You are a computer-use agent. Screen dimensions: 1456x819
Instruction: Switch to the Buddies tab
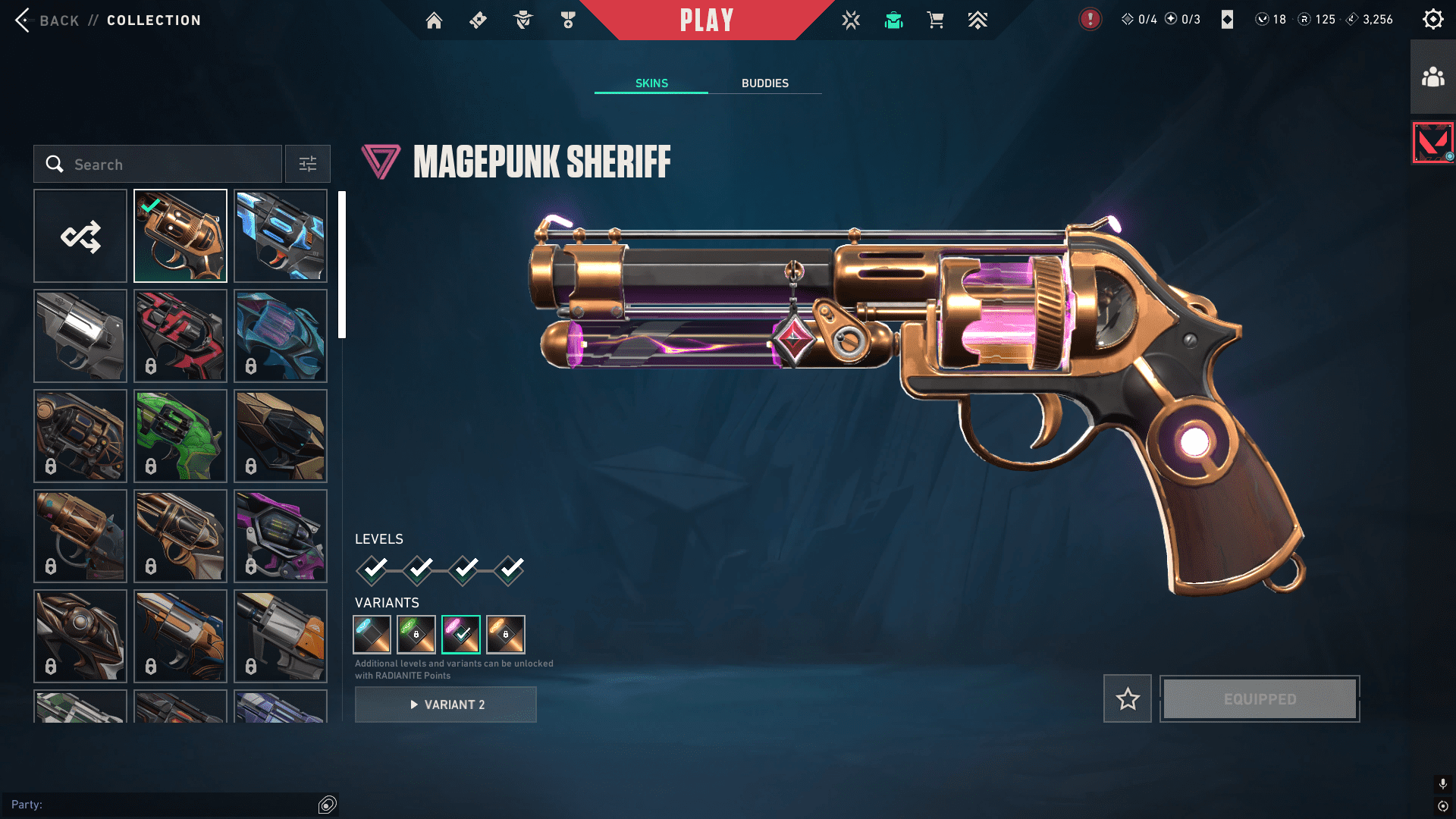pos(764,83)
